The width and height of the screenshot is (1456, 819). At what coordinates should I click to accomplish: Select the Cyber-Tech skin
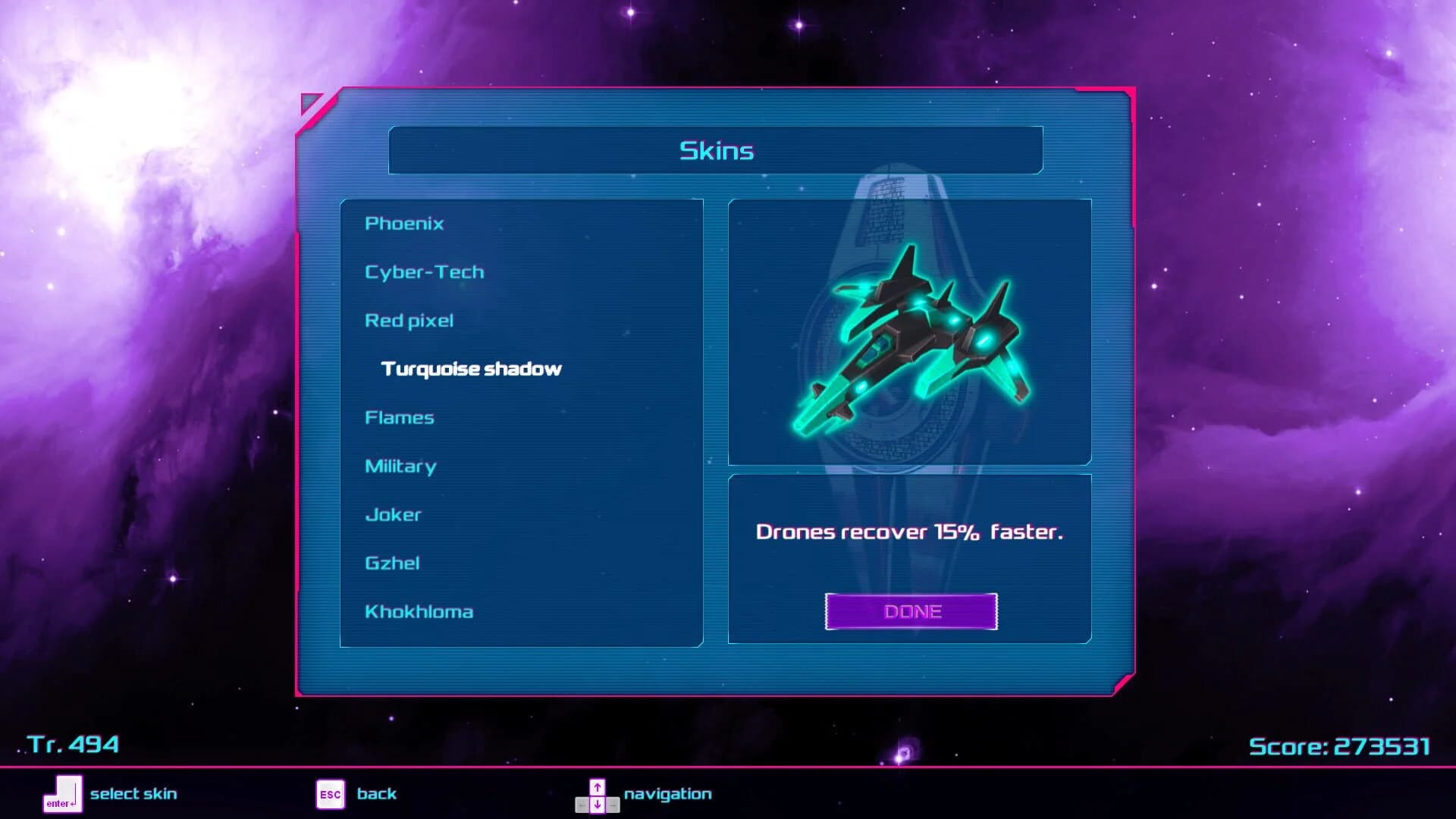[x=425, y=271]
